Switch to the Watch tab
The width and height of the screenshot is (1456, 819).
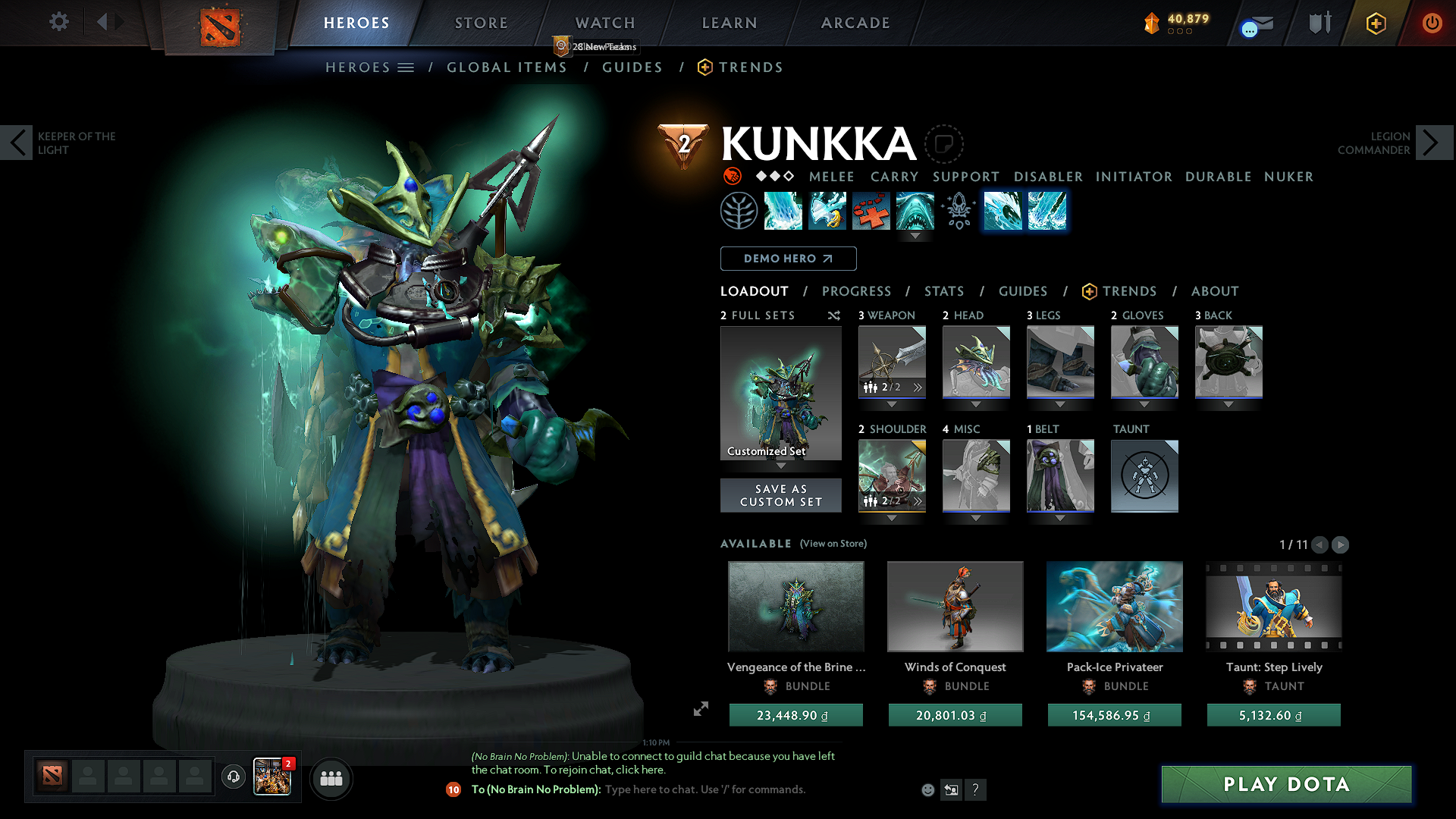tap(605, 23)
